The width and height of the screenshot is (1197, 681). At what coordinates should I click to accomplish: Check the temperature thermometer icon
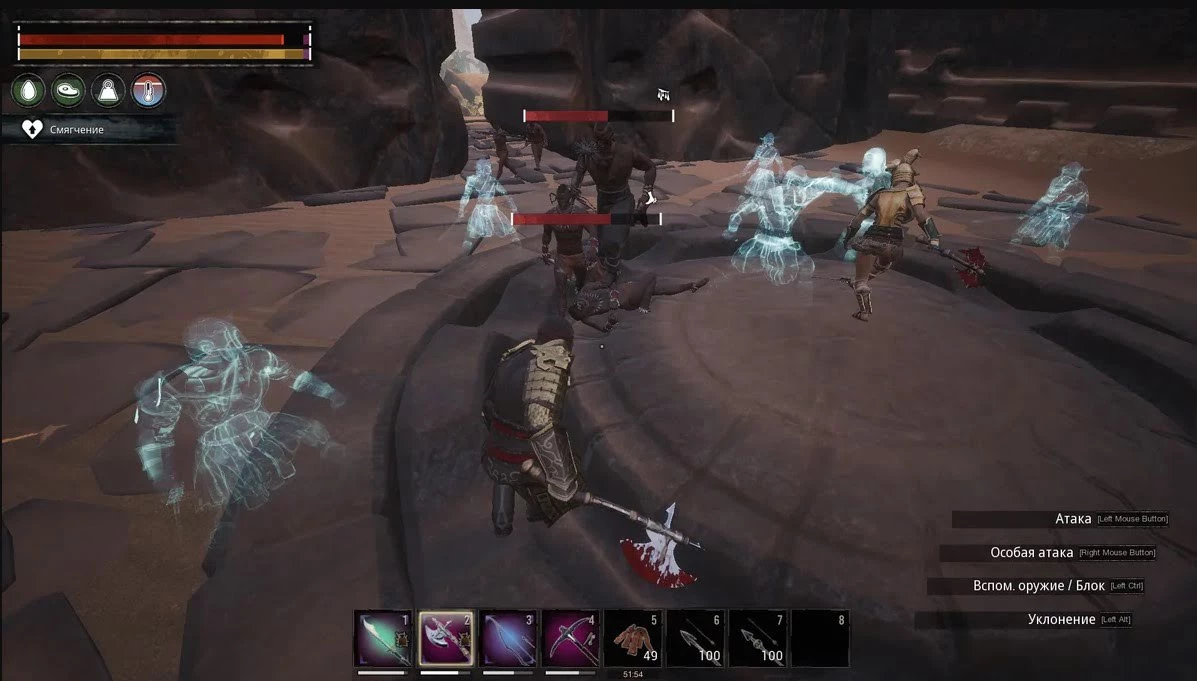148,91
